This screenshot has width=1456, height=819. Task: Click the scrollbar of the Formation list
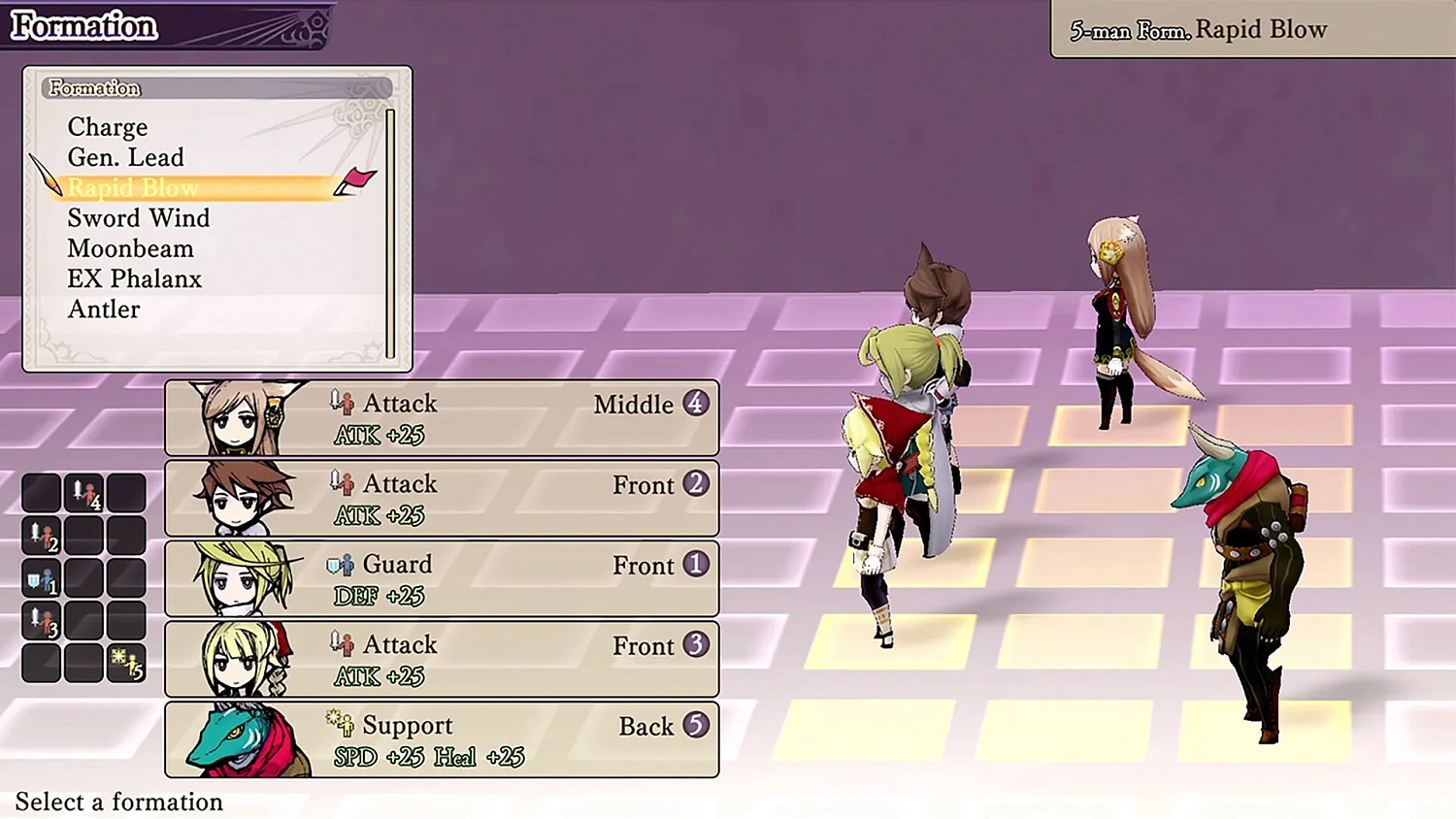(x=391, y=233)
